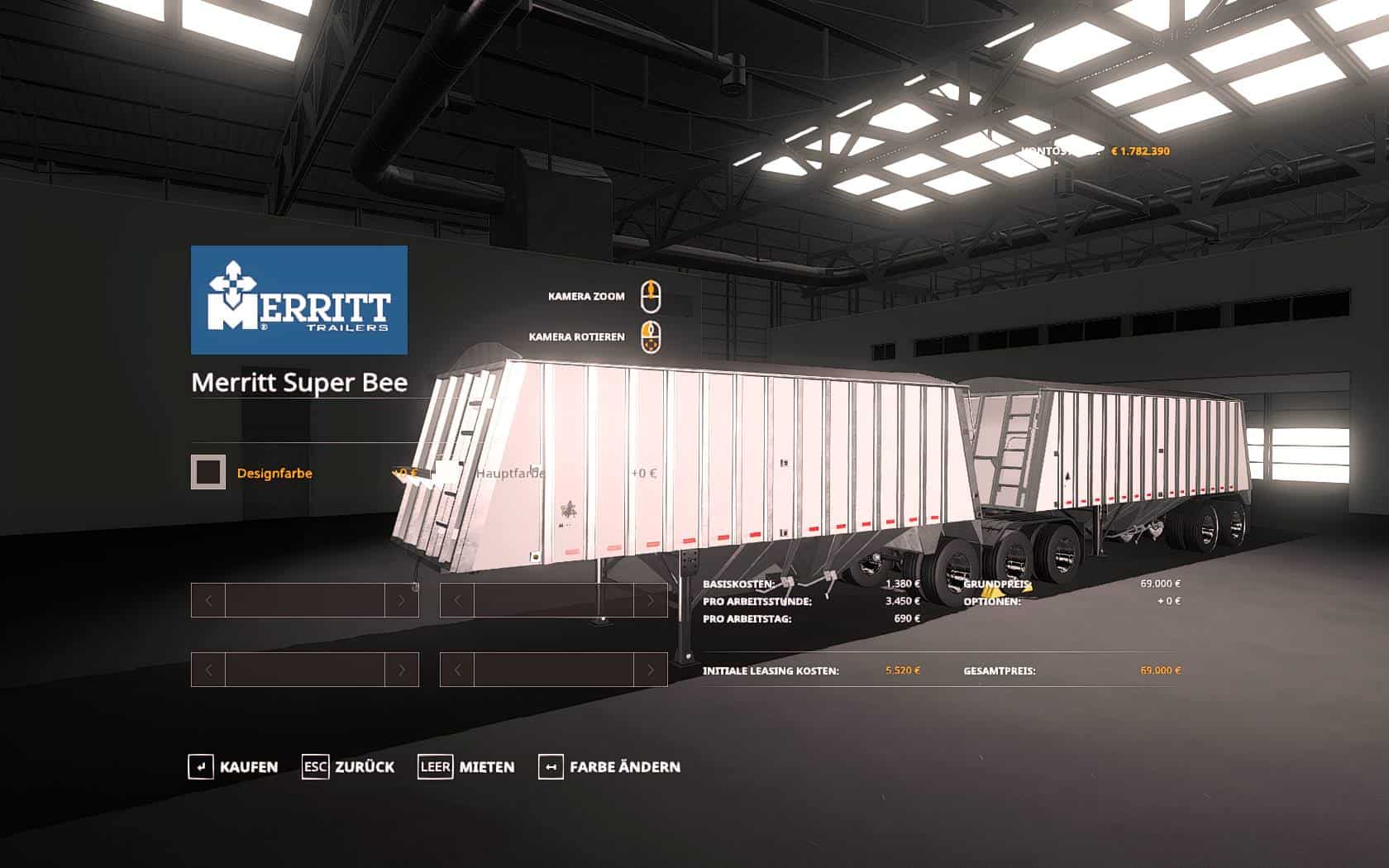Go back using the ZURÜCK button

click(x=348, y=767)
